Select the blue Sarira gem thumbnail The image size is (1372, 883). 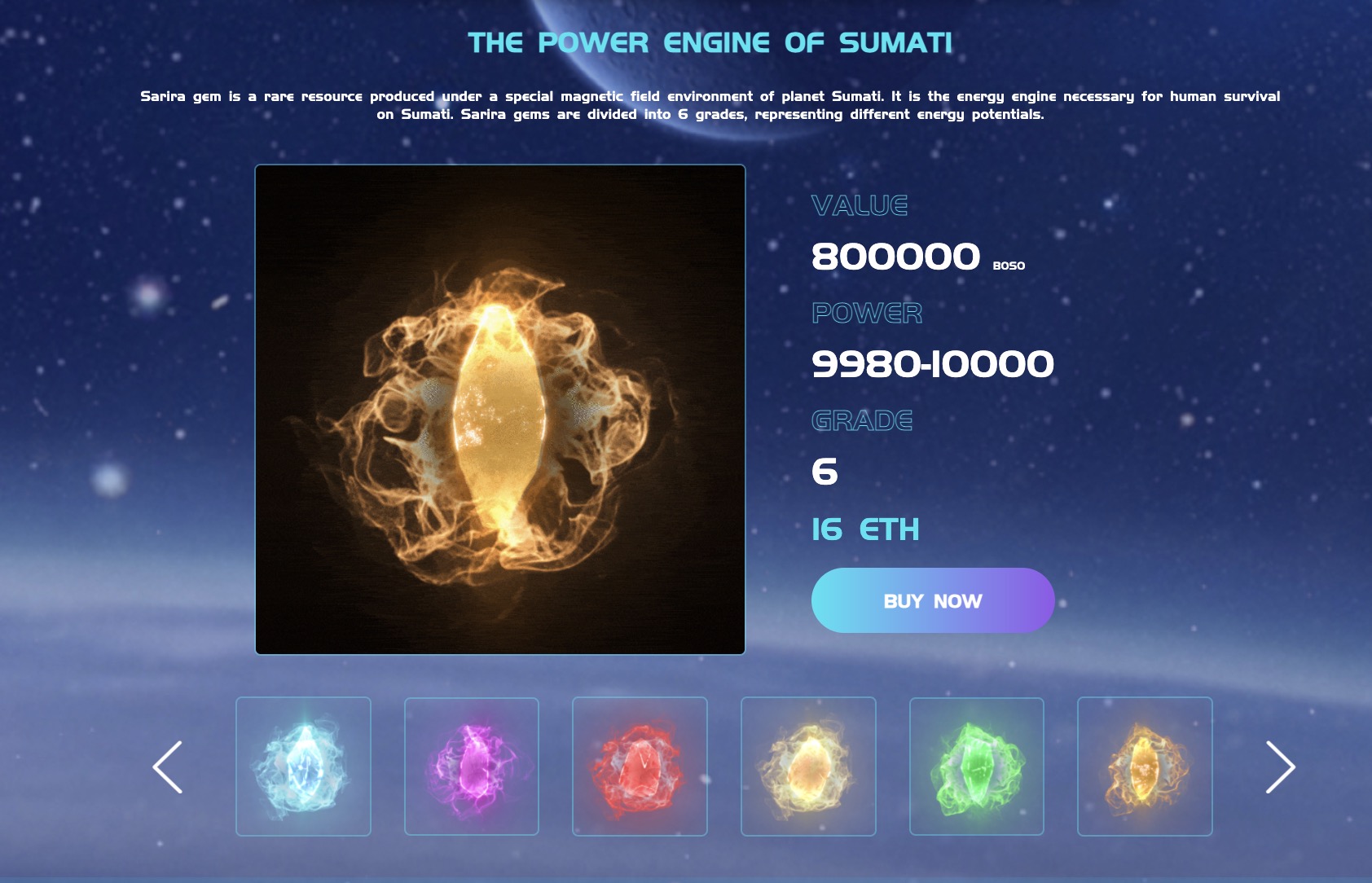coord(305,766)
